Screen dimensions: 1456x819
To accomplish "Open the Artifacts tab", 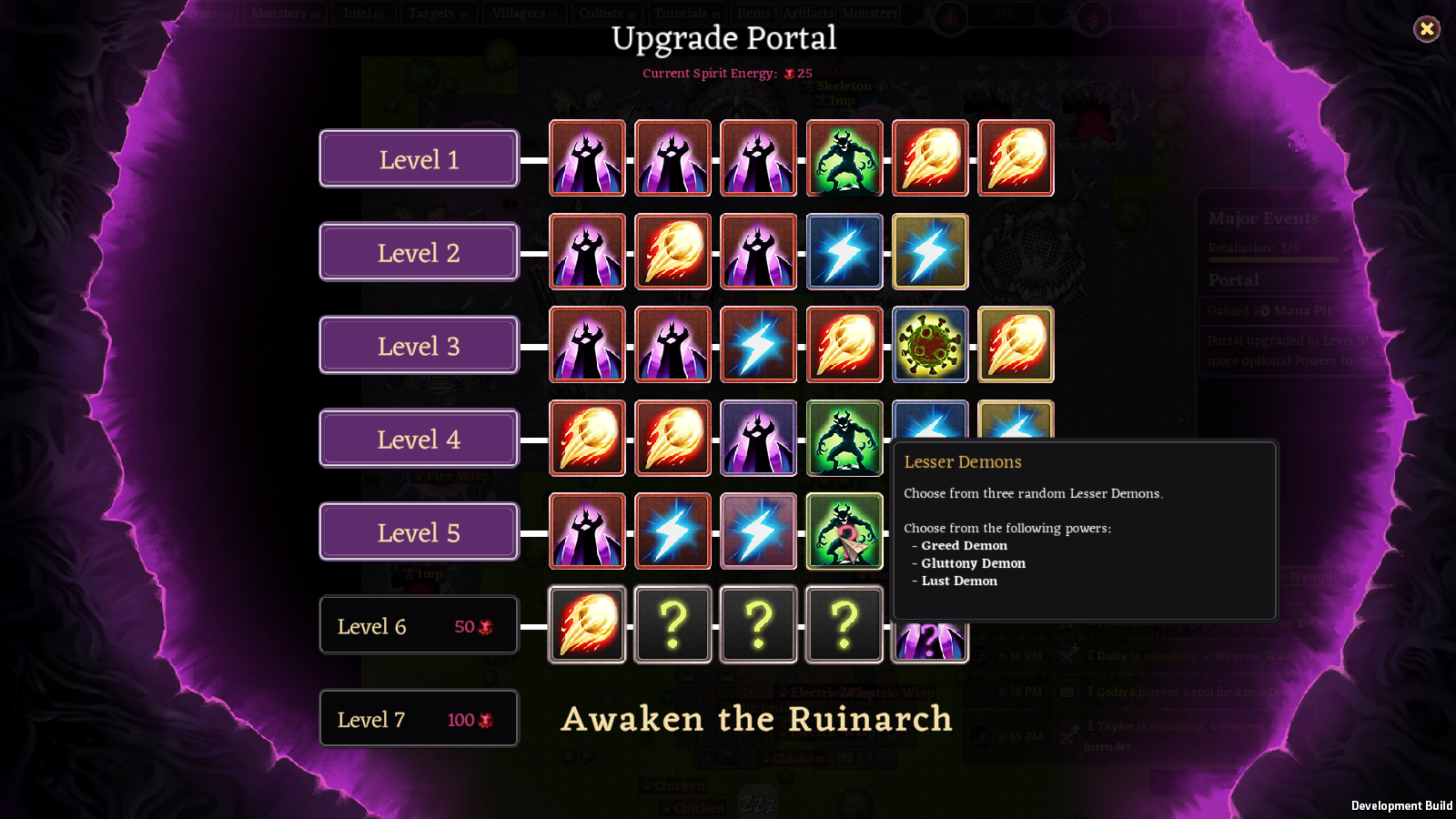I will click(x=806, y=13).
